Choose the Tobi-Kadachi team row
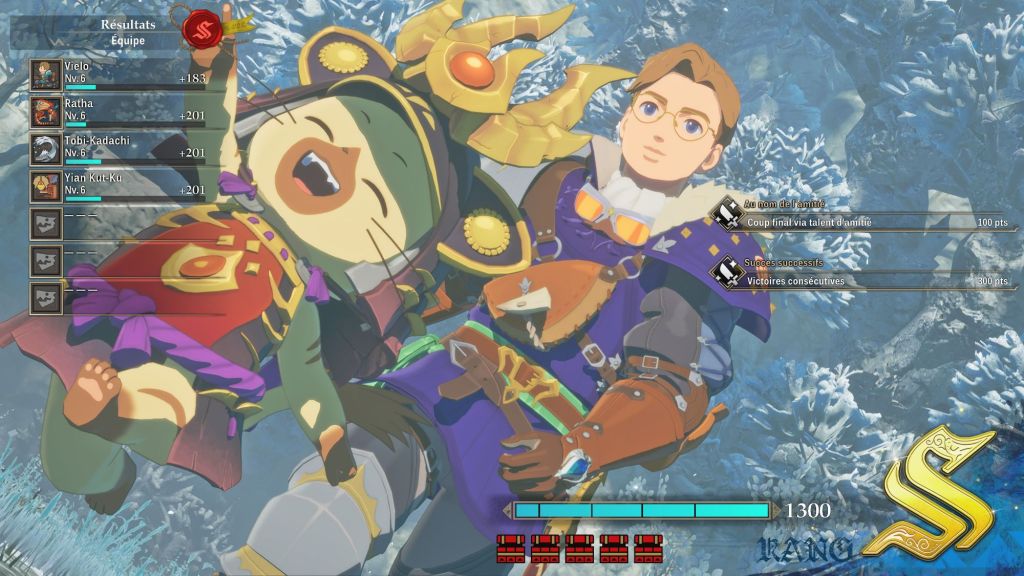The image size is (1024, 576). coord(118,149)
